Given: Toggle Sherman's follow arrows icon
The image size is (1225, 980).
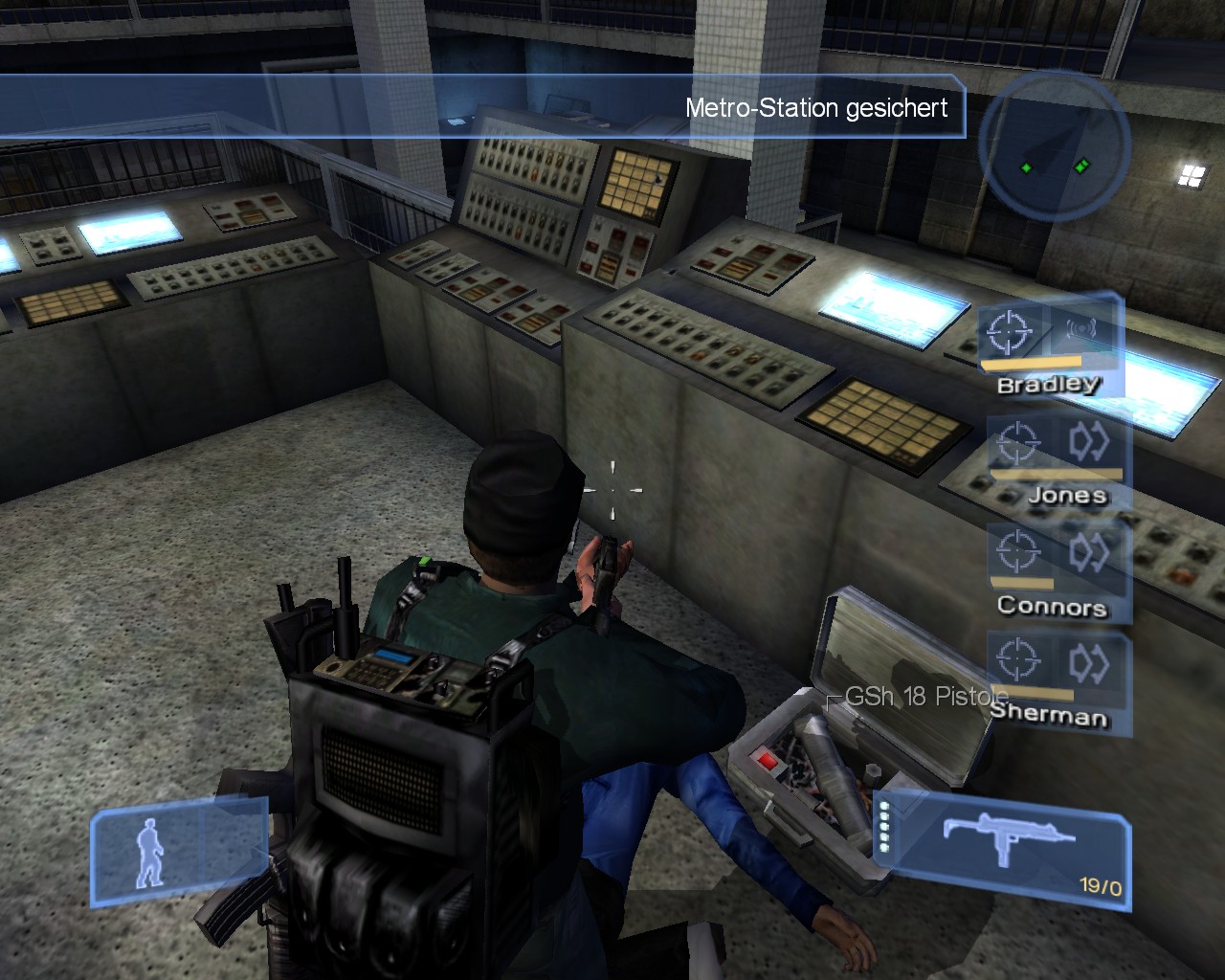Looking at the screenshot, I should [1088, 661].
